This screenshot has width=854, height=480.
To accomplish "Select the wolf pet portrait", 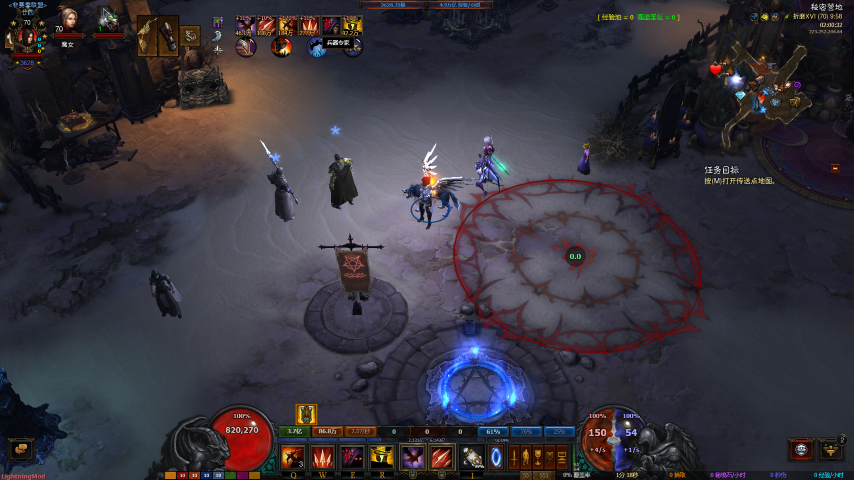I will 108,19.
